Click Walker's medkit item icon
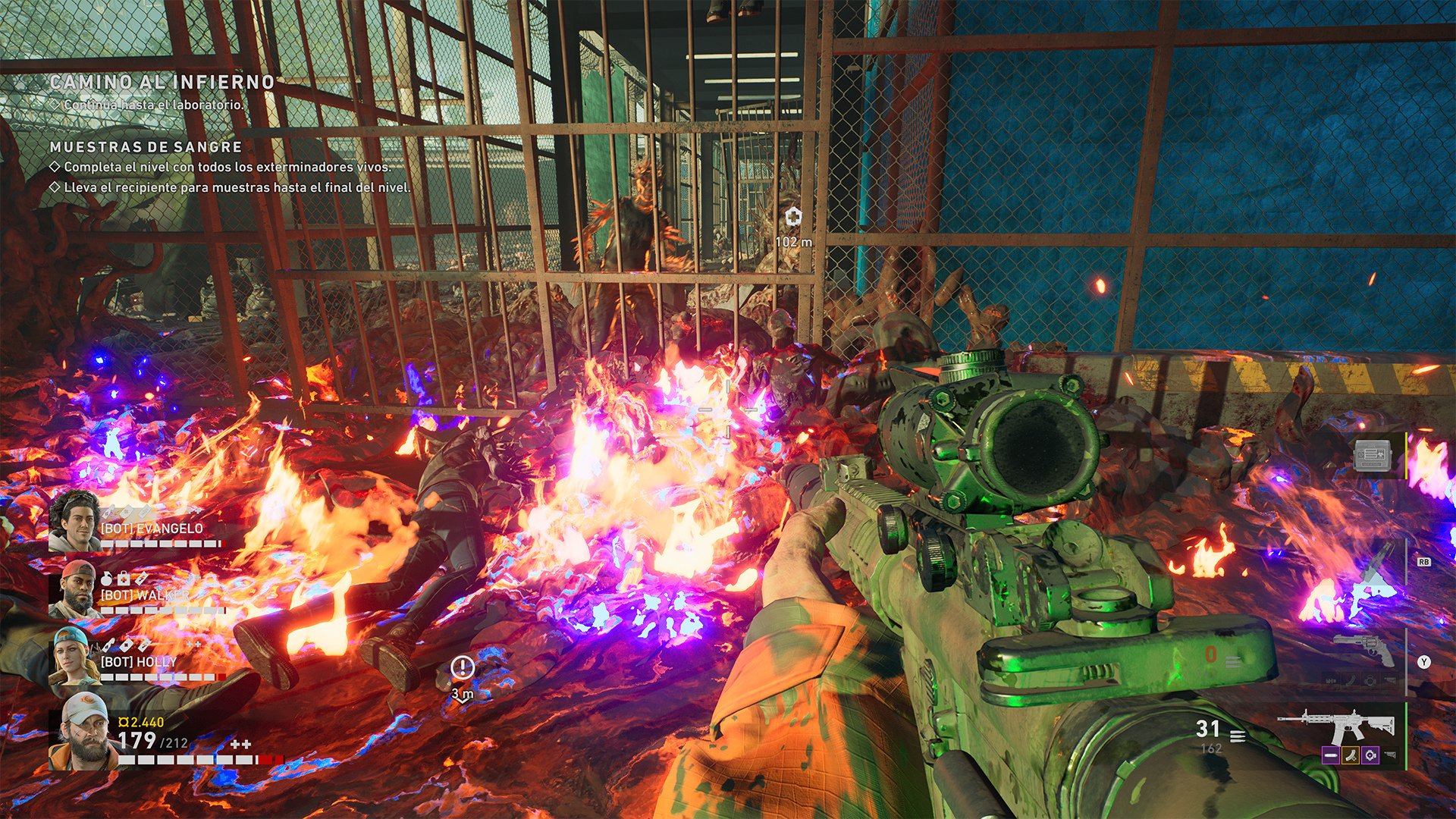Viewport: 1456px width, 819px height. pyautogui.click(x=123, y=579)
